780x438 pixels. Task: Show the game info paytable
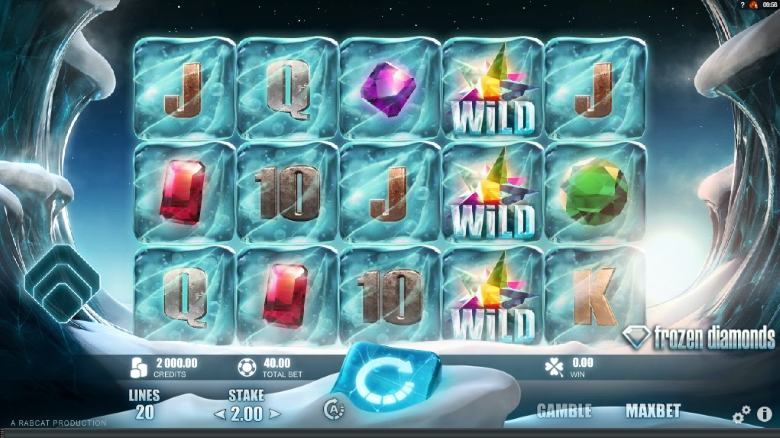pos(764,414)
